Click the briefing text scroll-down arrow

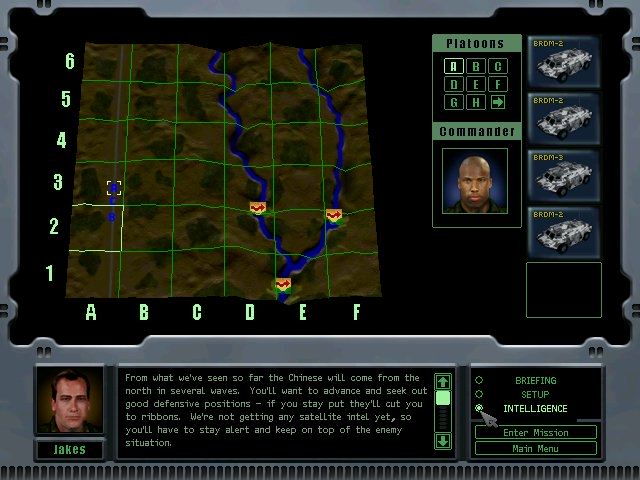pyautogui.click(x=442, y=440)
